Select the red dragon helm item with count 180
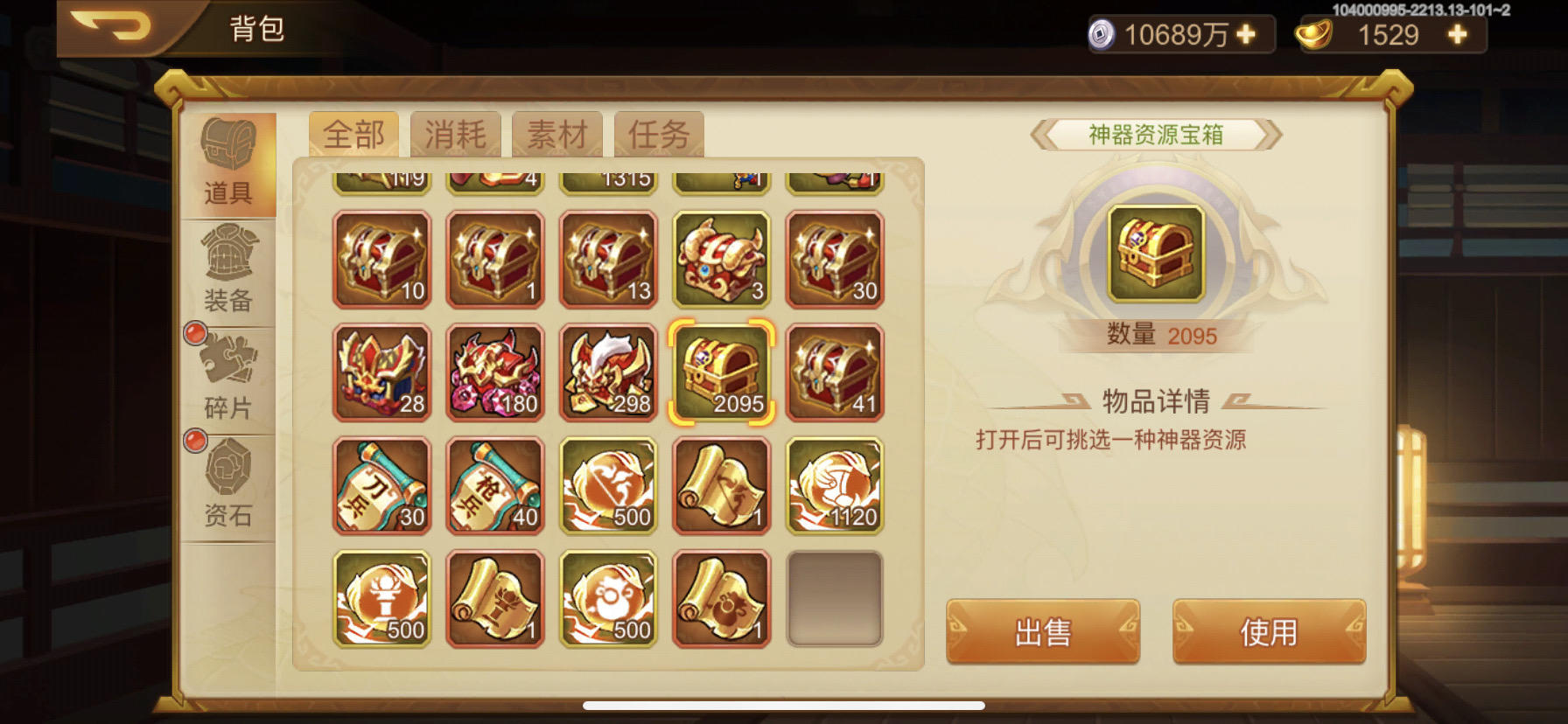The width and height of the screenshot is (1568, 724). point(494,372)
